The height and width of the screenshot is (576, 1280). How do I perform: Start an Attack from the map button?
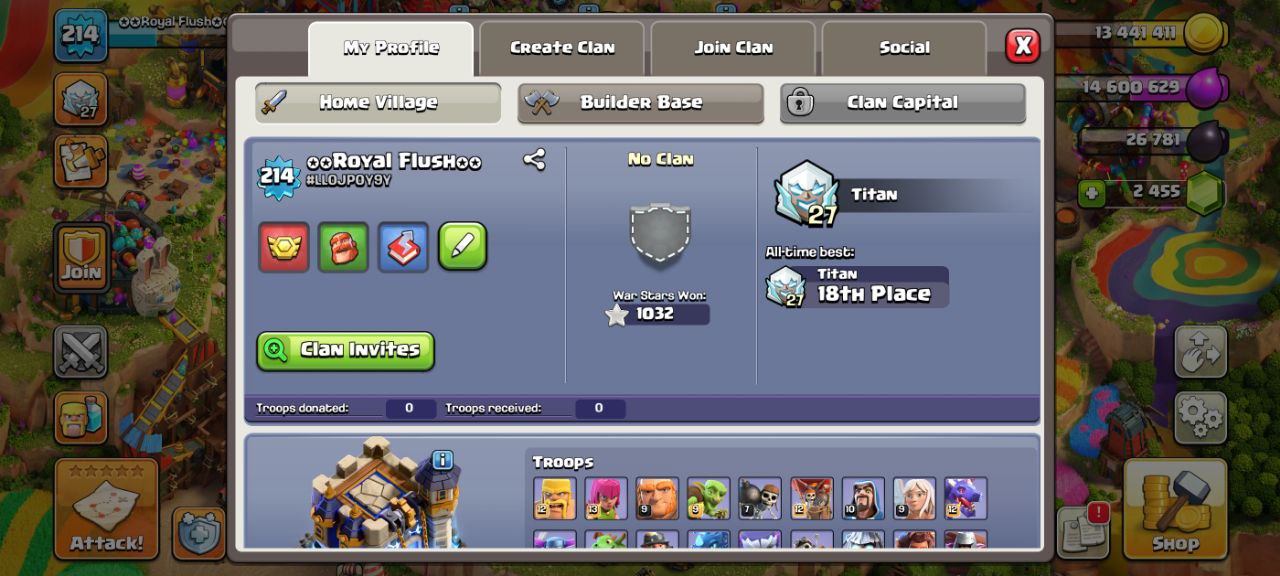click(x=106, y=508)
